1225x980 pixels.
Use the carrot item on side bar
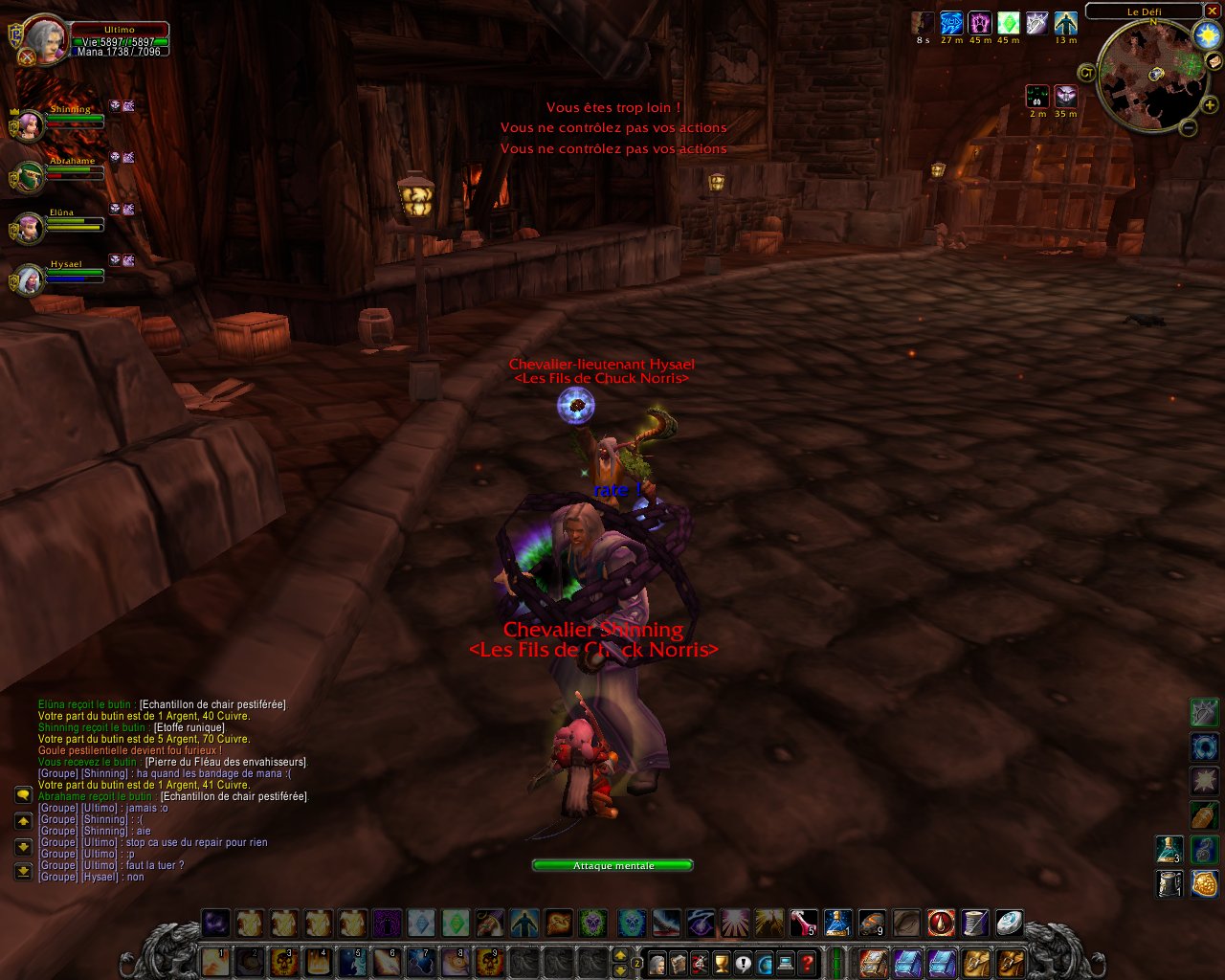pos(1203,813)
